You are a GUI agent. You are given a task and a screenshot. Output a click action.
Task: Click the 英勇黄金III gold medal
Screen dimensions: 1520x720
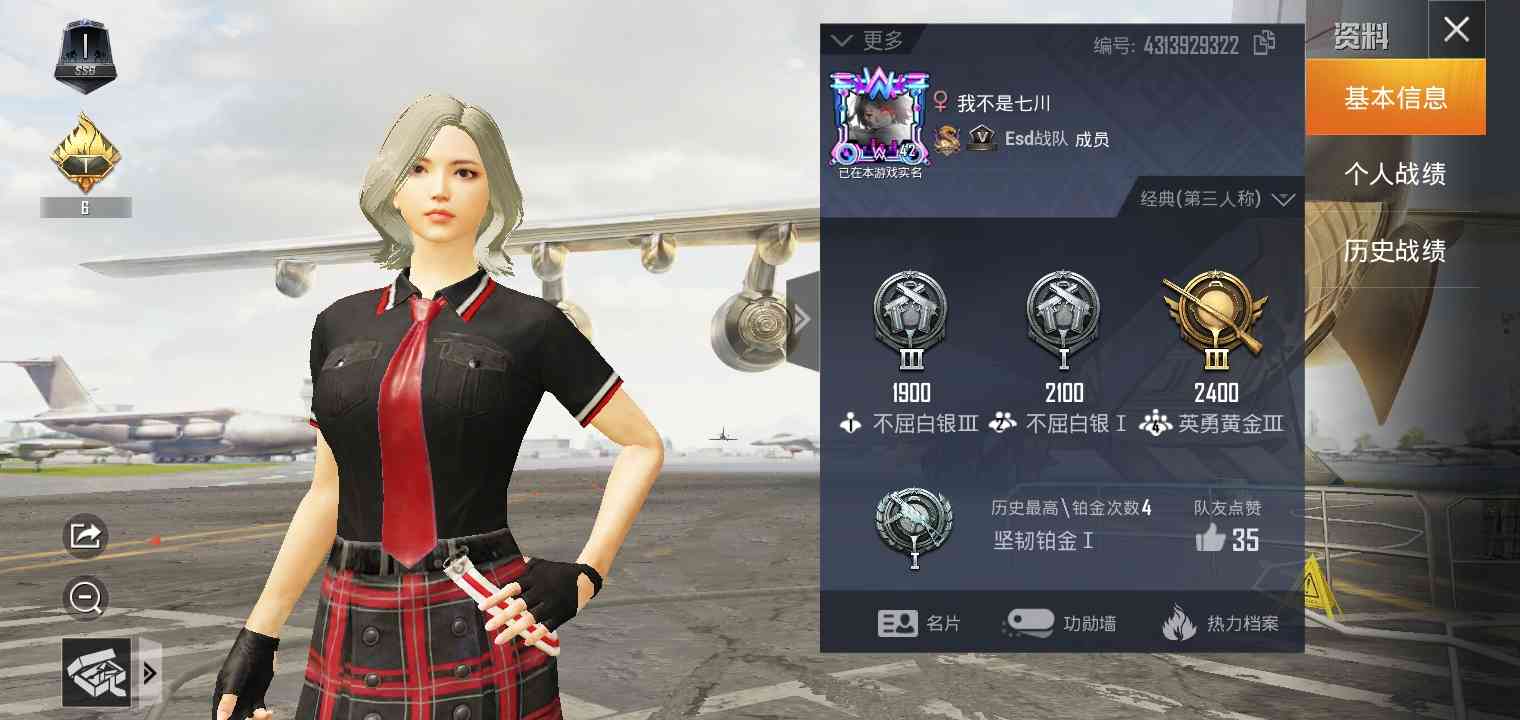[1217, 318]
